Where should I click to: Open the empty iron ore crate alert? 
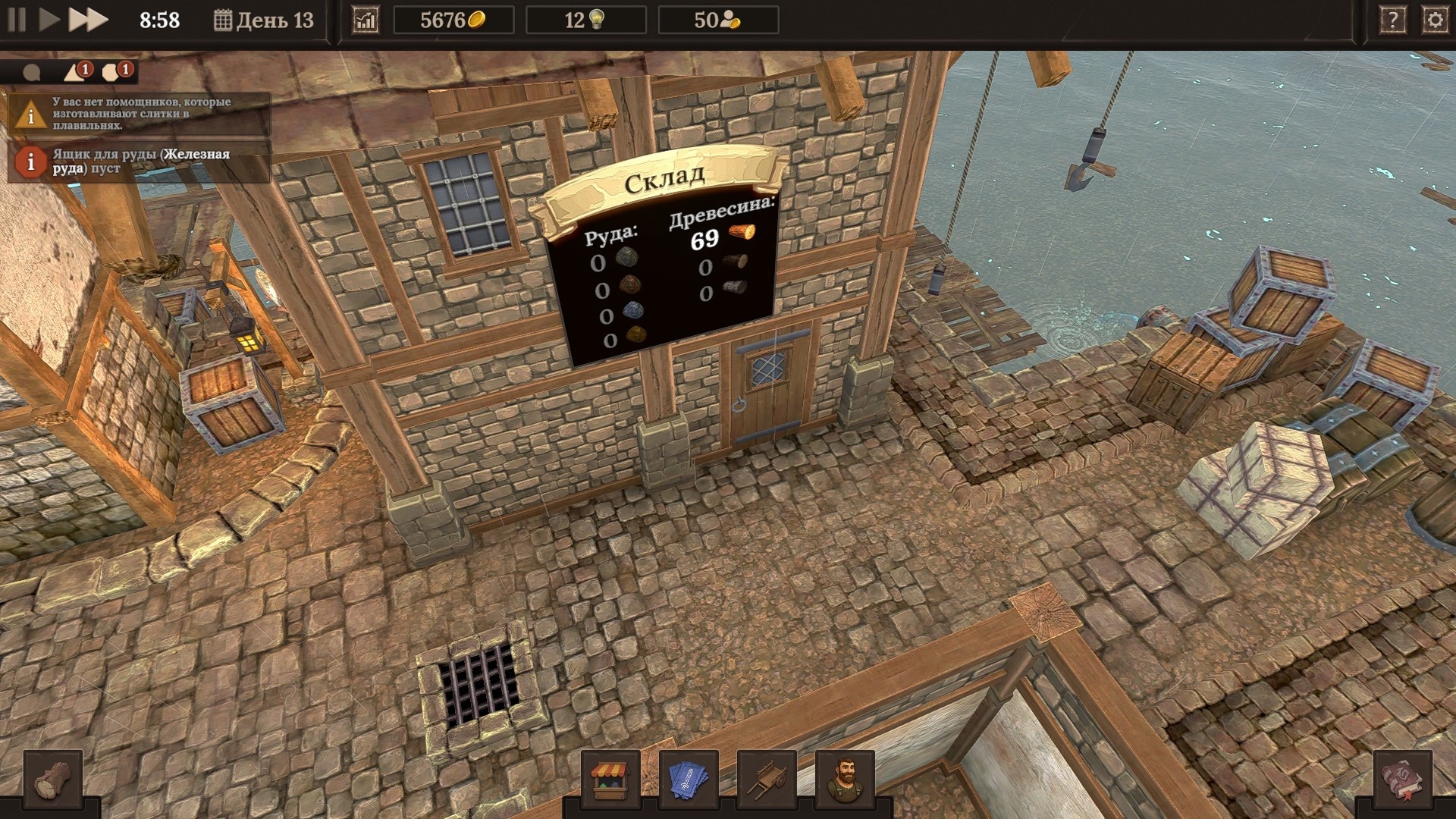pos(140,161)
